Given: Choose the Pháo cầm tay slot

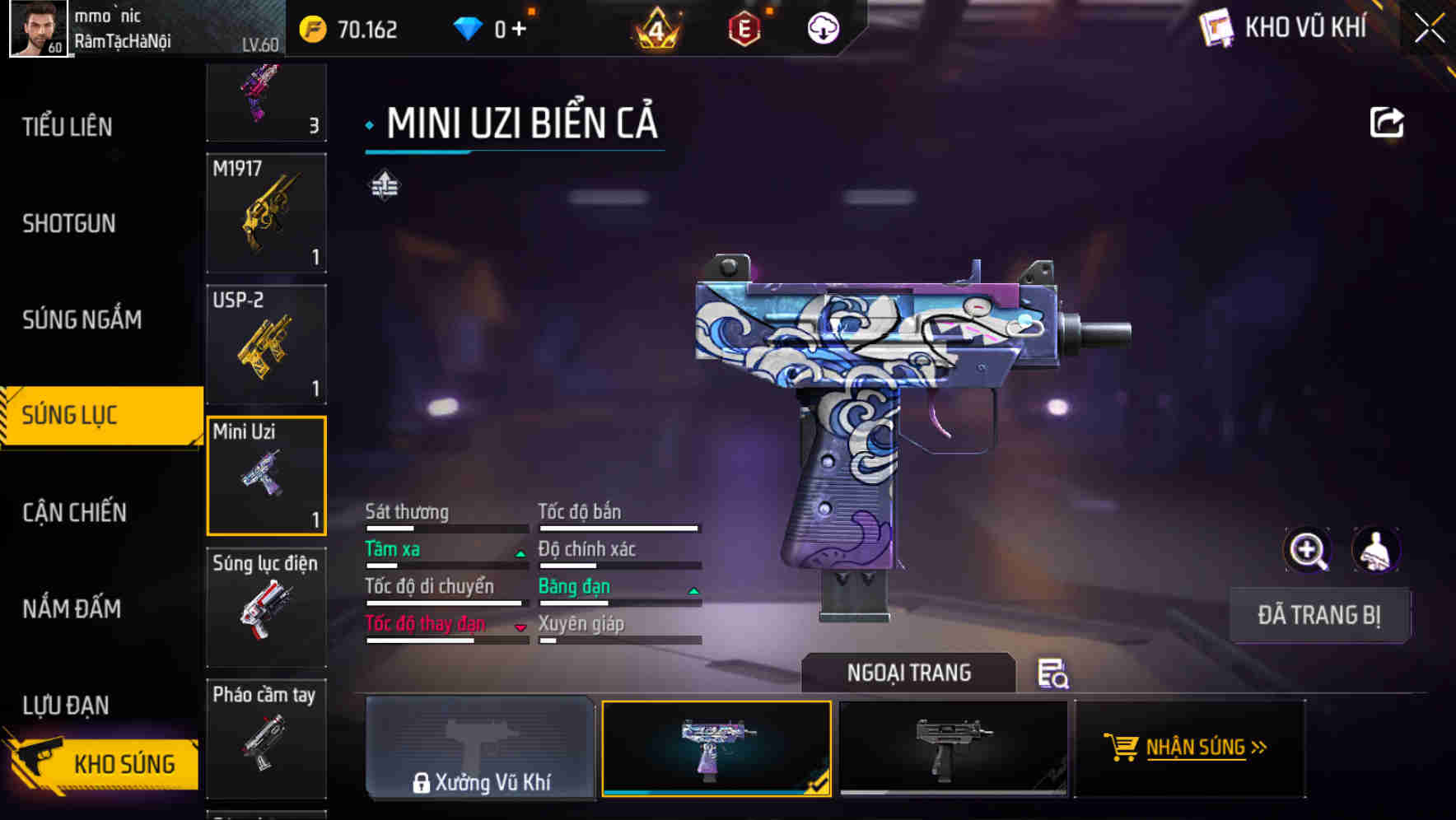Looking at the screenshot, I should [266, 738].
